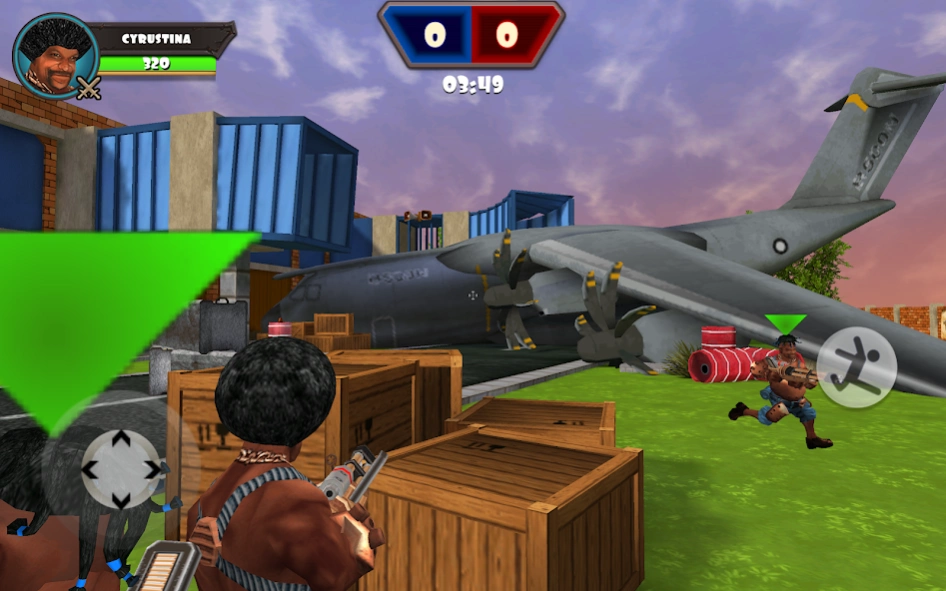Tap the sprint running-figure button
The image size is (946, 591).
[x=856, y=367]
